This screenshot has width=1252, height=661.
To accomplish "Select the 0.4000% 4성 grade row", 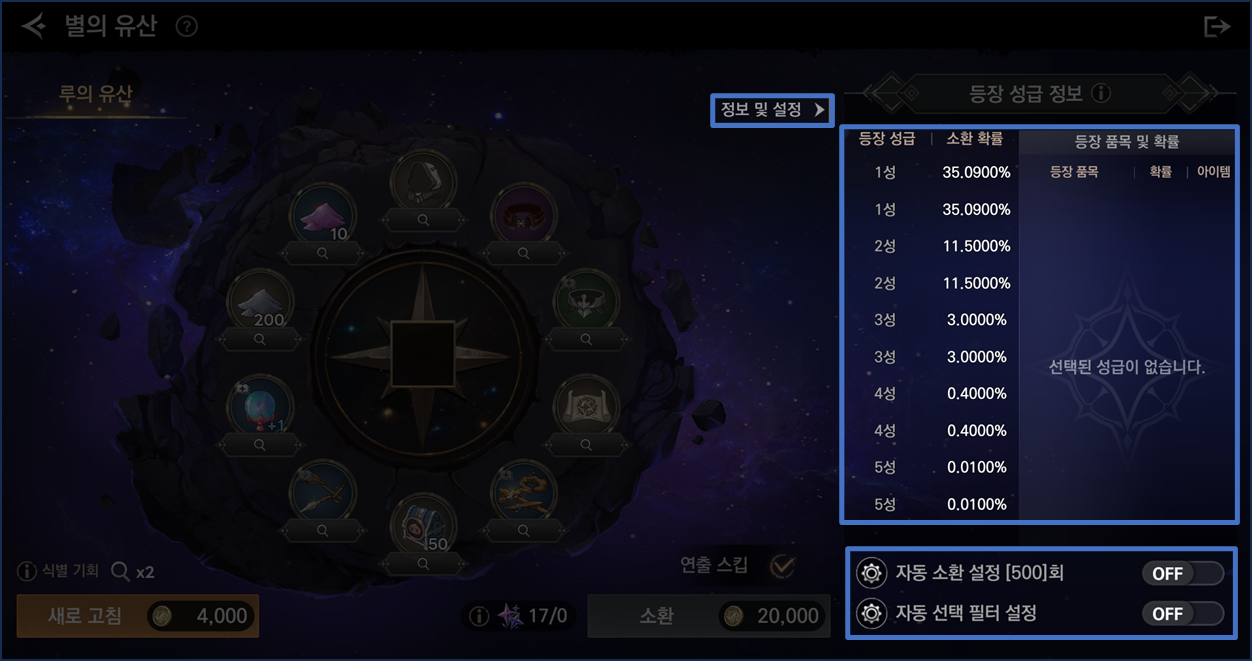I will [929, 394].
